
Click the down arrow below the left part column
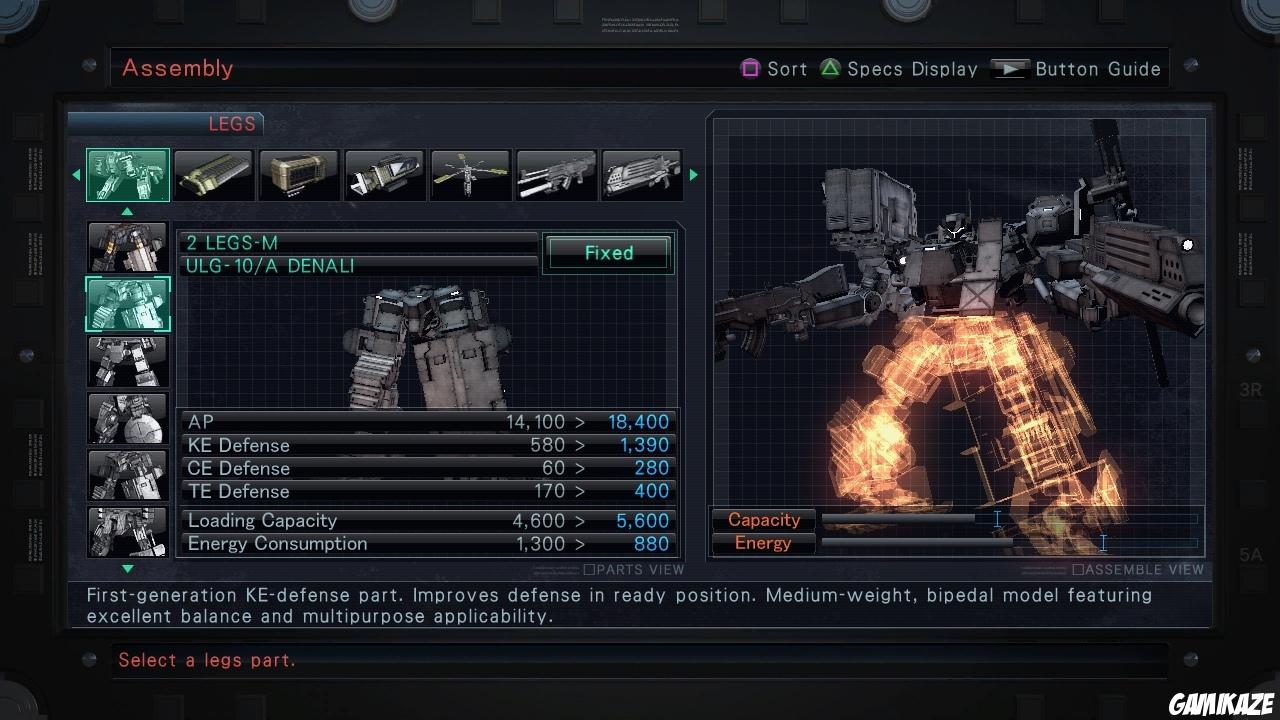click(127, 567)
